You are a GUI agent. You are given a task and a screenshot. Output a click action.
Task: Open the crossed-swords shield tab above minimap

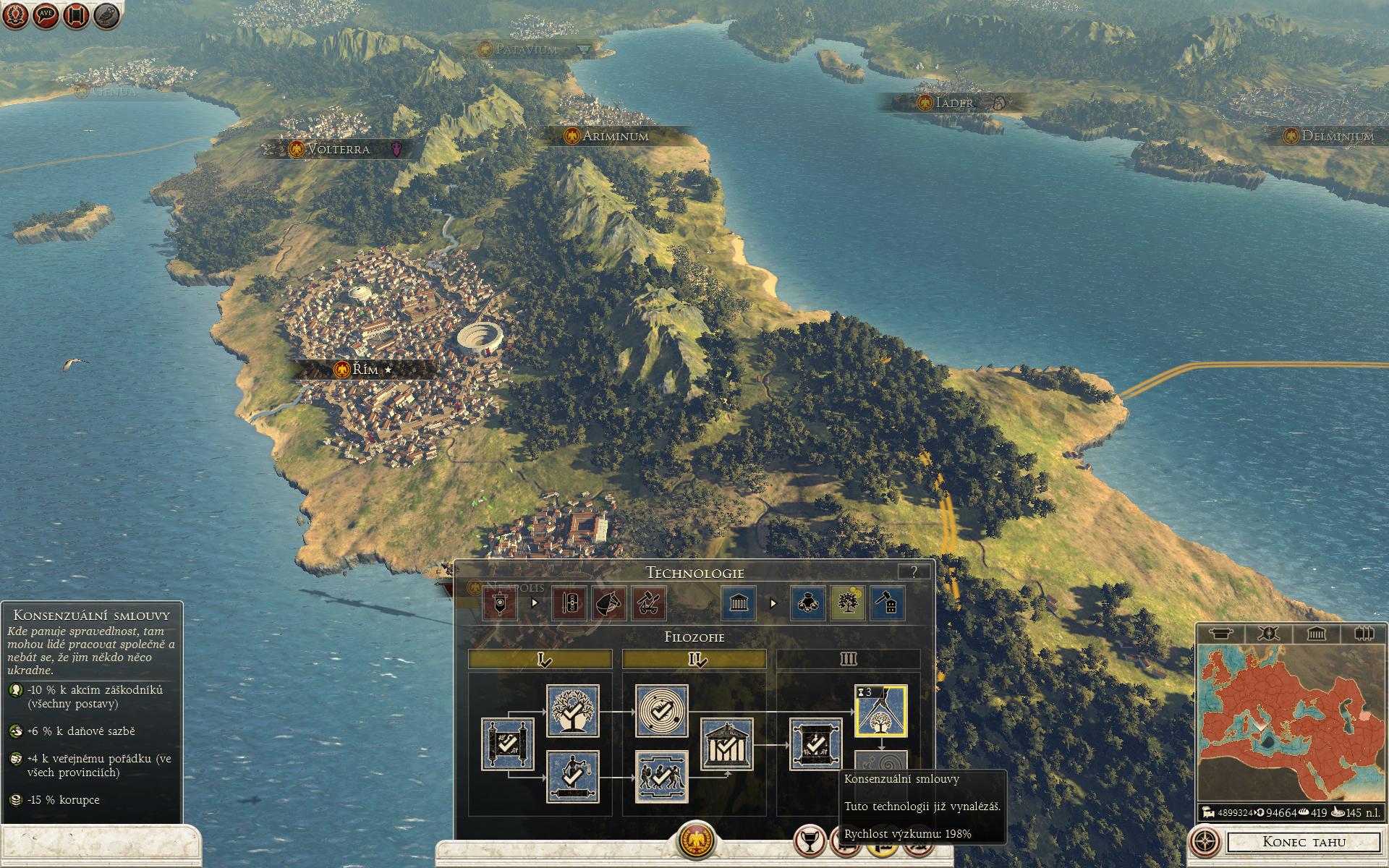coord(1267,634)
